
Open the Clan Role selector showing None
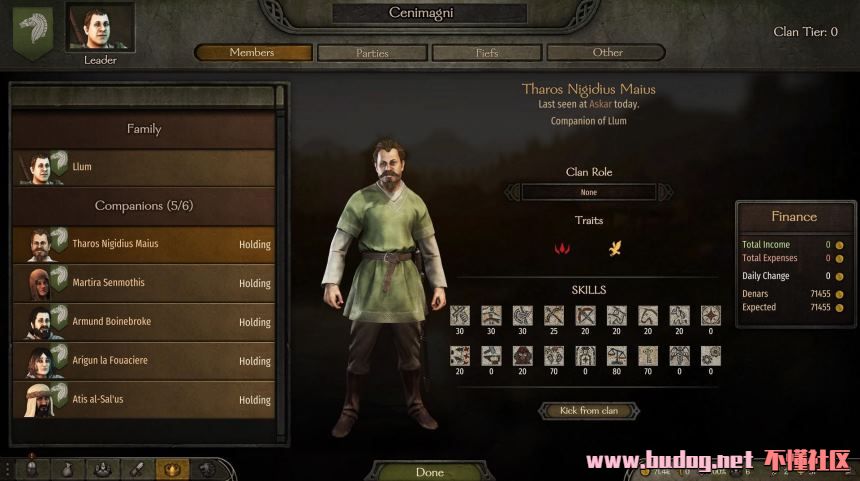589,192
